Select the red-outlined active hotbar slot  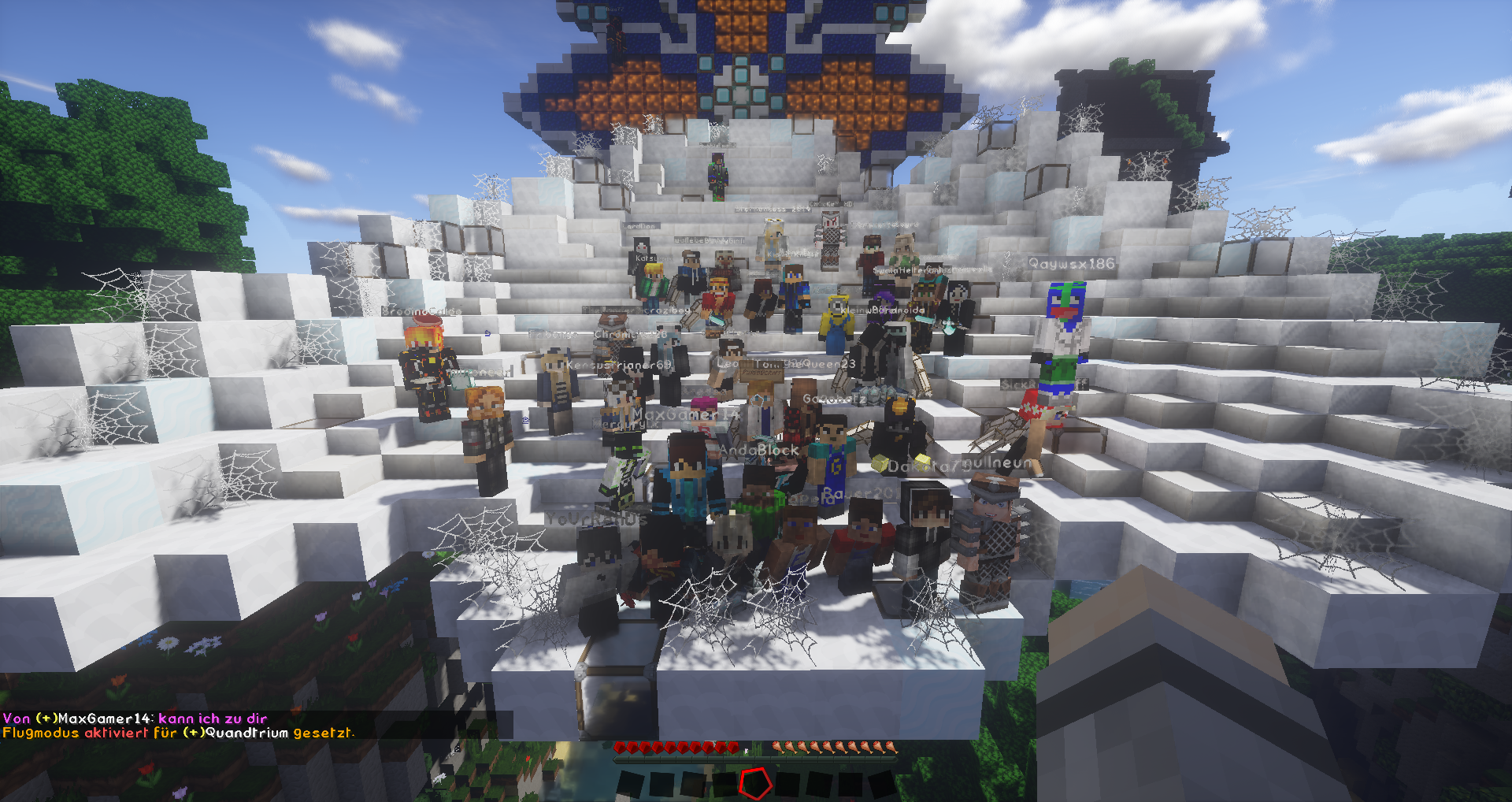(x=755, y=783)
